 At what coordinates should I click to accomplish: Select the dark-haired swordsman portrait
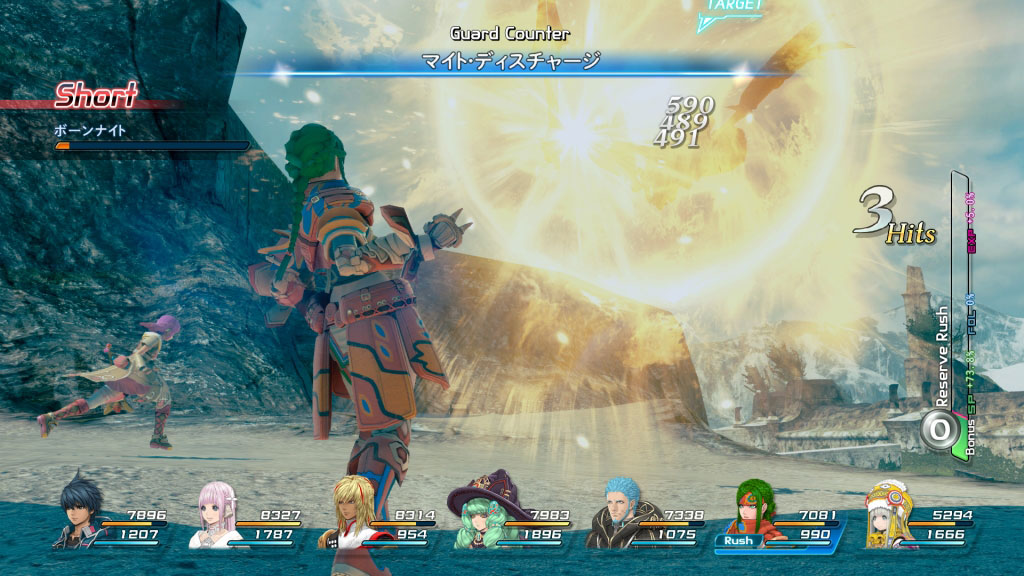tap(76, 512)
